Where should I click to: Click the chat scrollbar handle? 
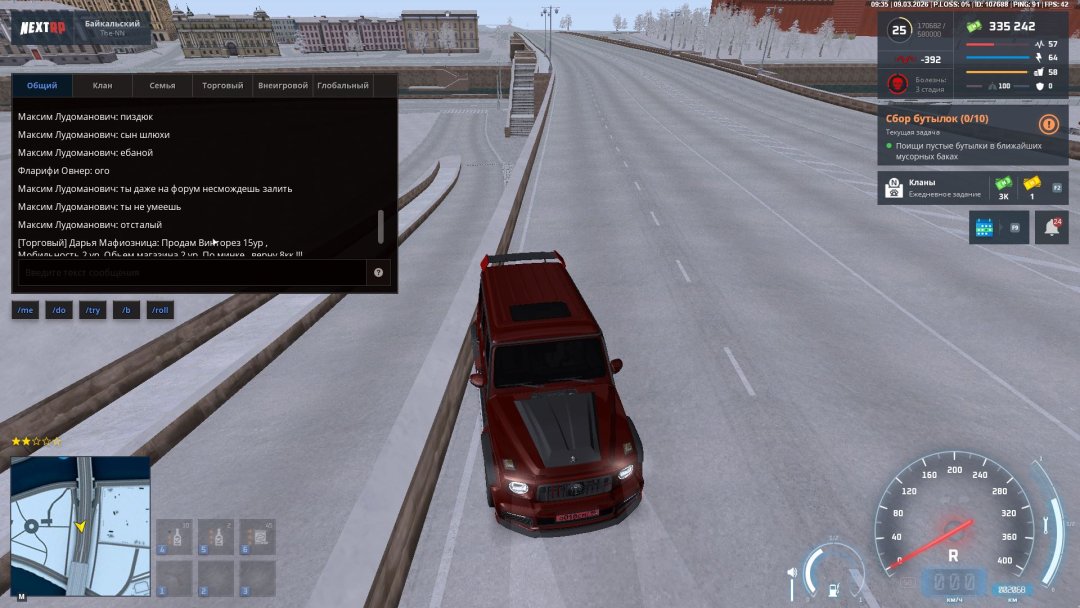click(381, 227)
